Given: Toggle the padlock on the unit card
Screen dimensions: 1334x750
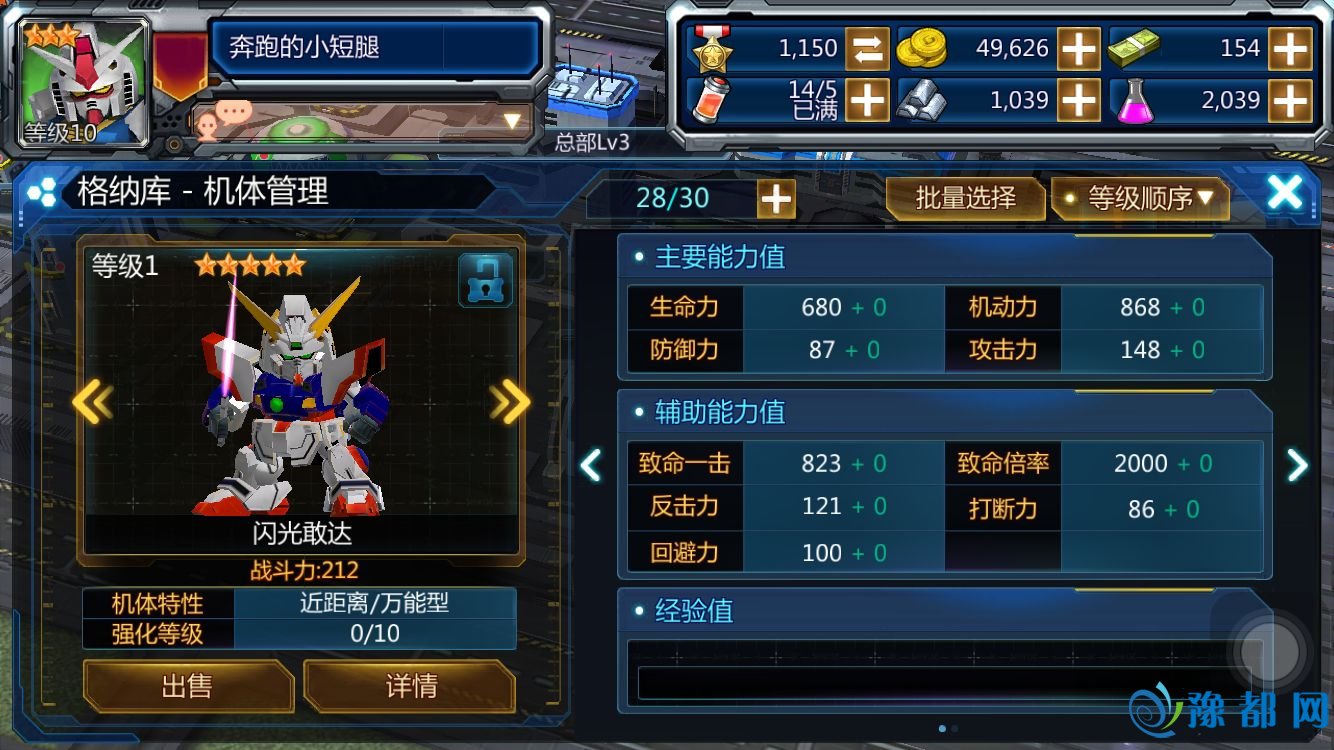Looking at the screenshot, I should coord(485,280).
